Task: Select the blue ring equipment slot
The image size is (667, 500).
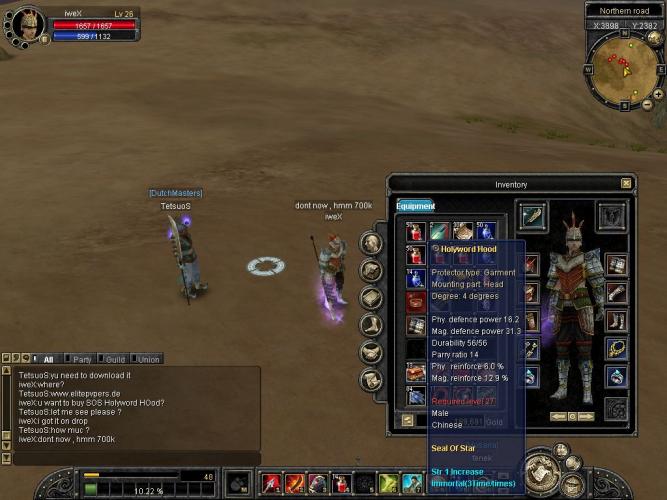Action: coord(616,376)
